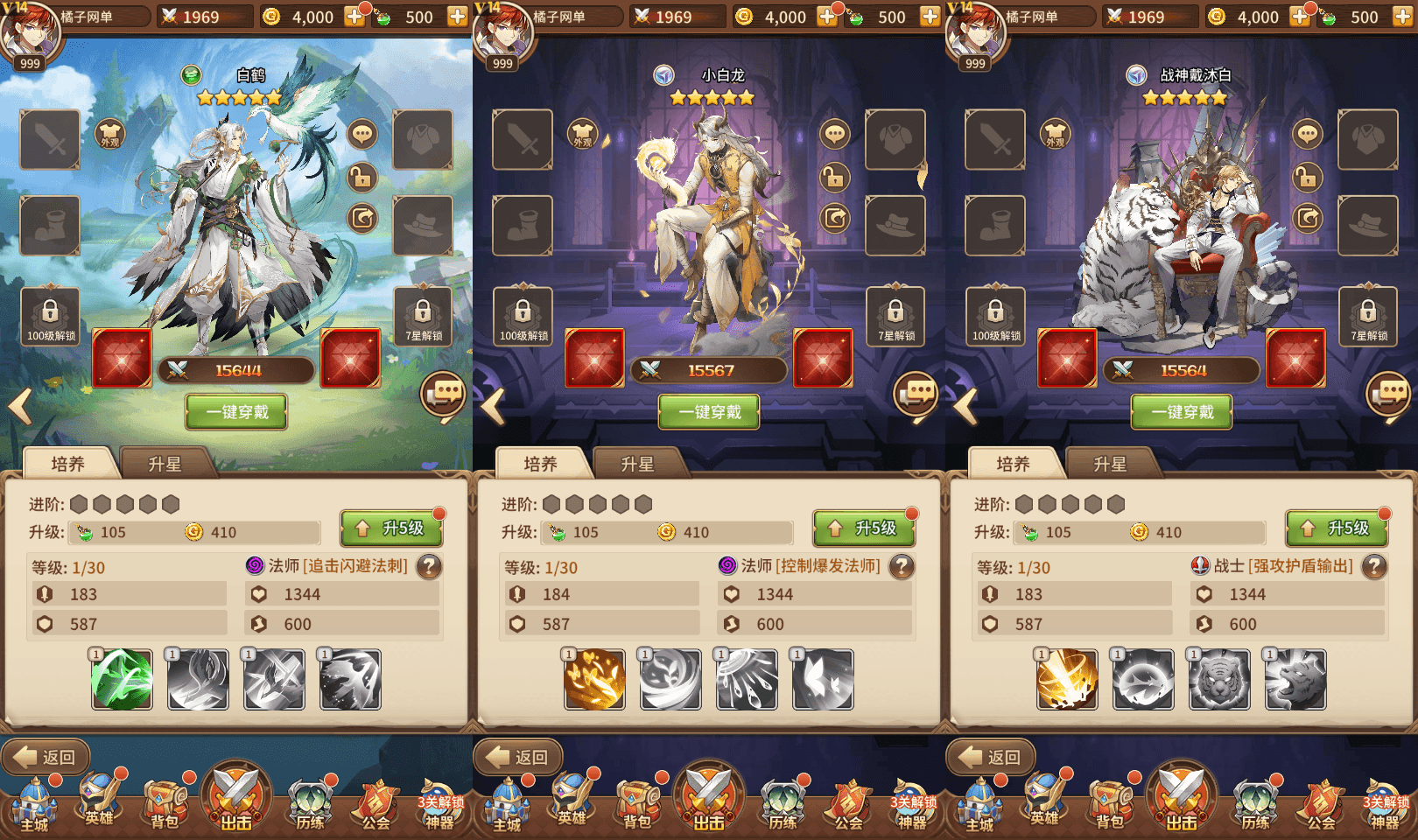Open help beside 战士 [强攻护盾输出]
The image size is (1418, 840).
tap(1374, 567)
